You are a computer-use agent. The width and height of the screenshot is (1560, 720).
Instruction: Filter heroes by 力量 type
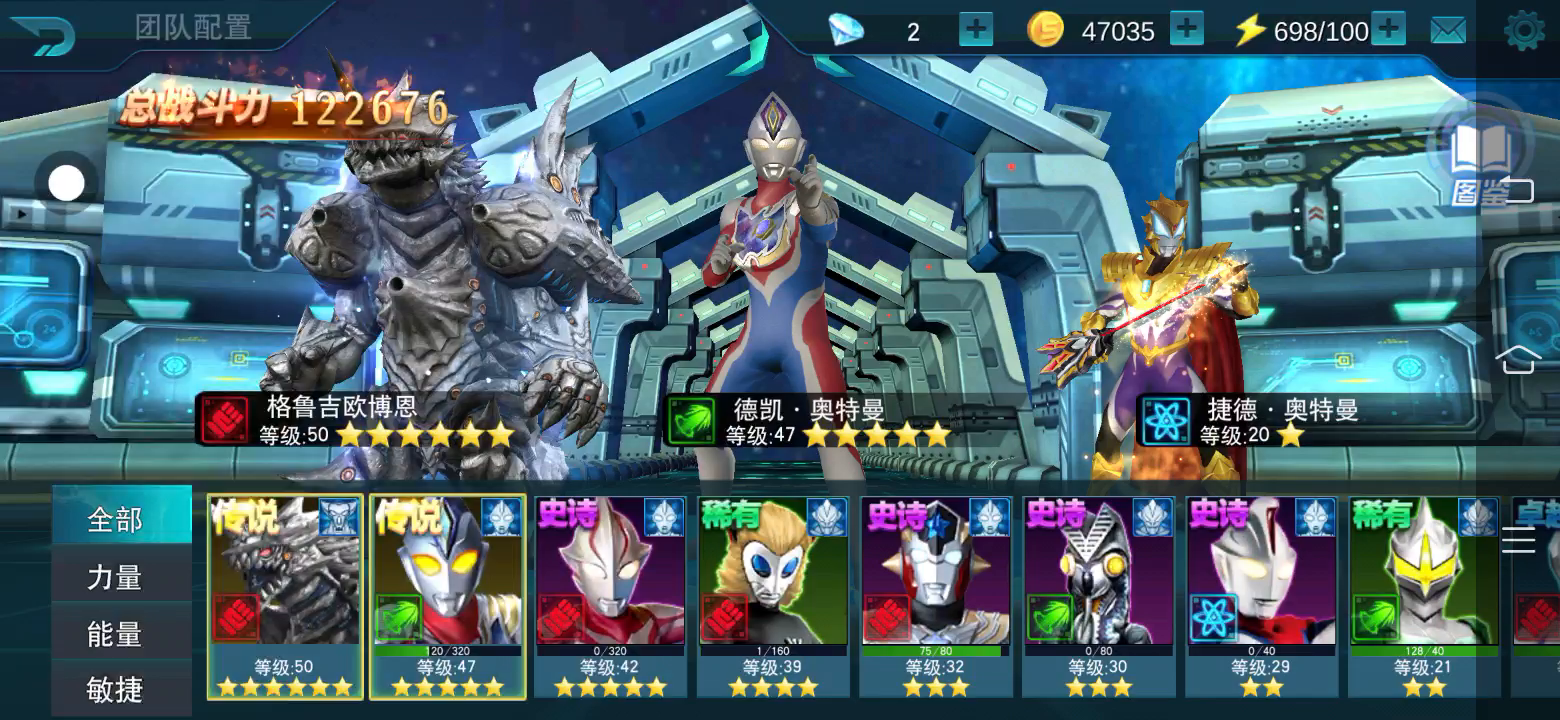pos(116,577)
